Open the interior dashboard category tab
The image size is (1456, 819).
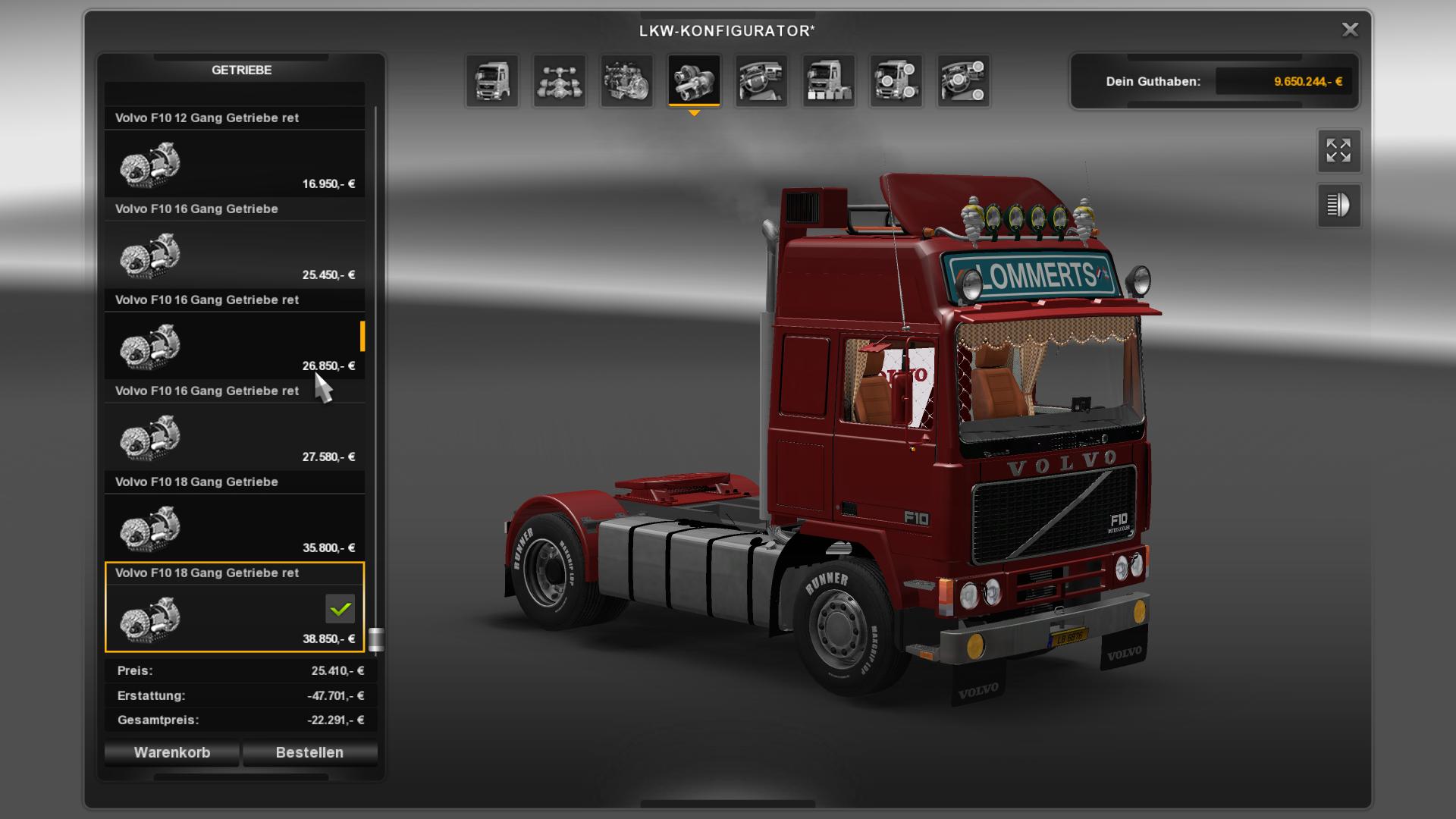point(761,80)
